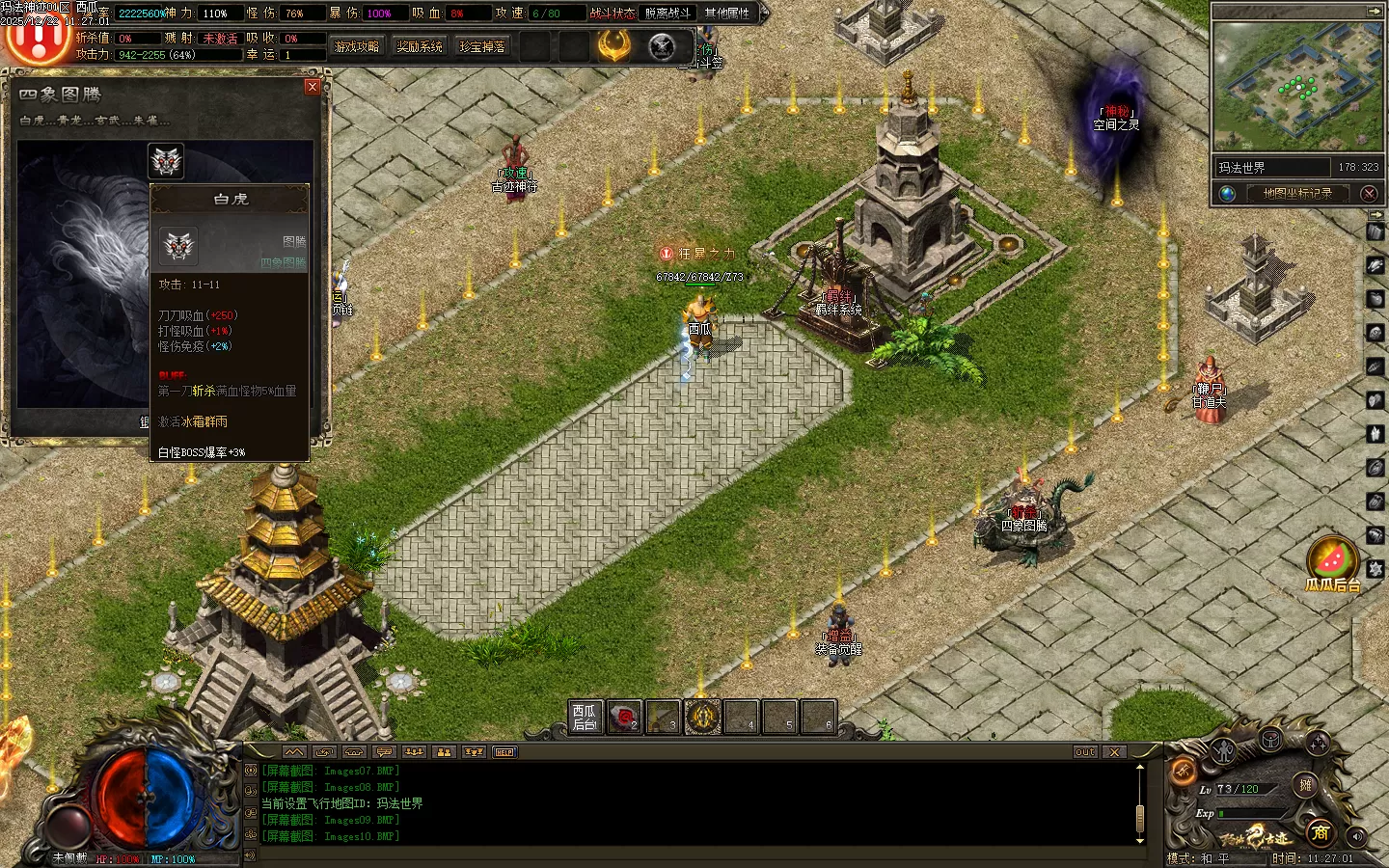Show 其他属性 other attributes
The height and width of the screenshot is (868, 1389).
tap(726, 14)
